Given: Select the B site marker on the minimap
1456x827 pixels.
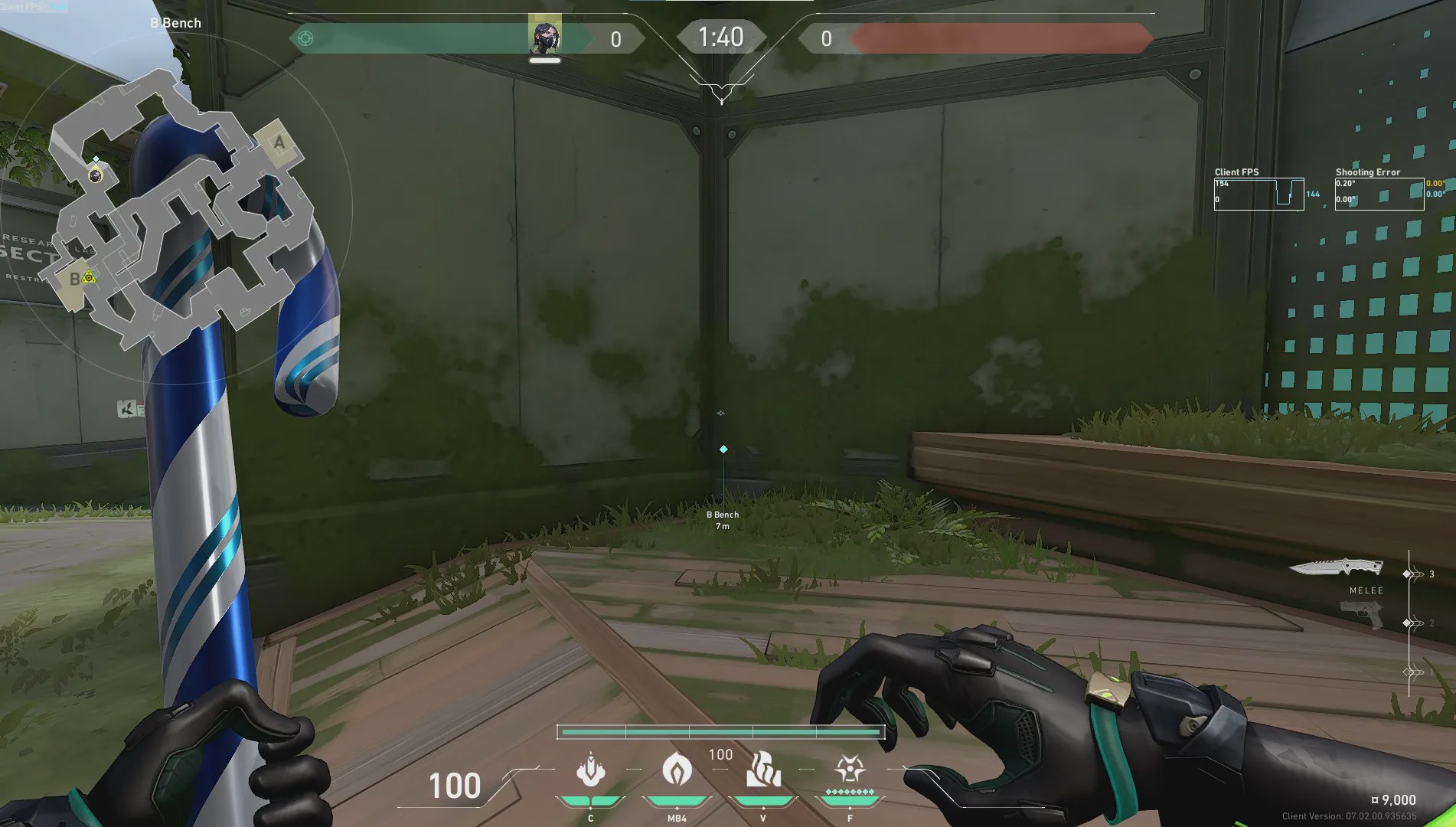Looking at the screenshot, I should [x=75, y=279].
